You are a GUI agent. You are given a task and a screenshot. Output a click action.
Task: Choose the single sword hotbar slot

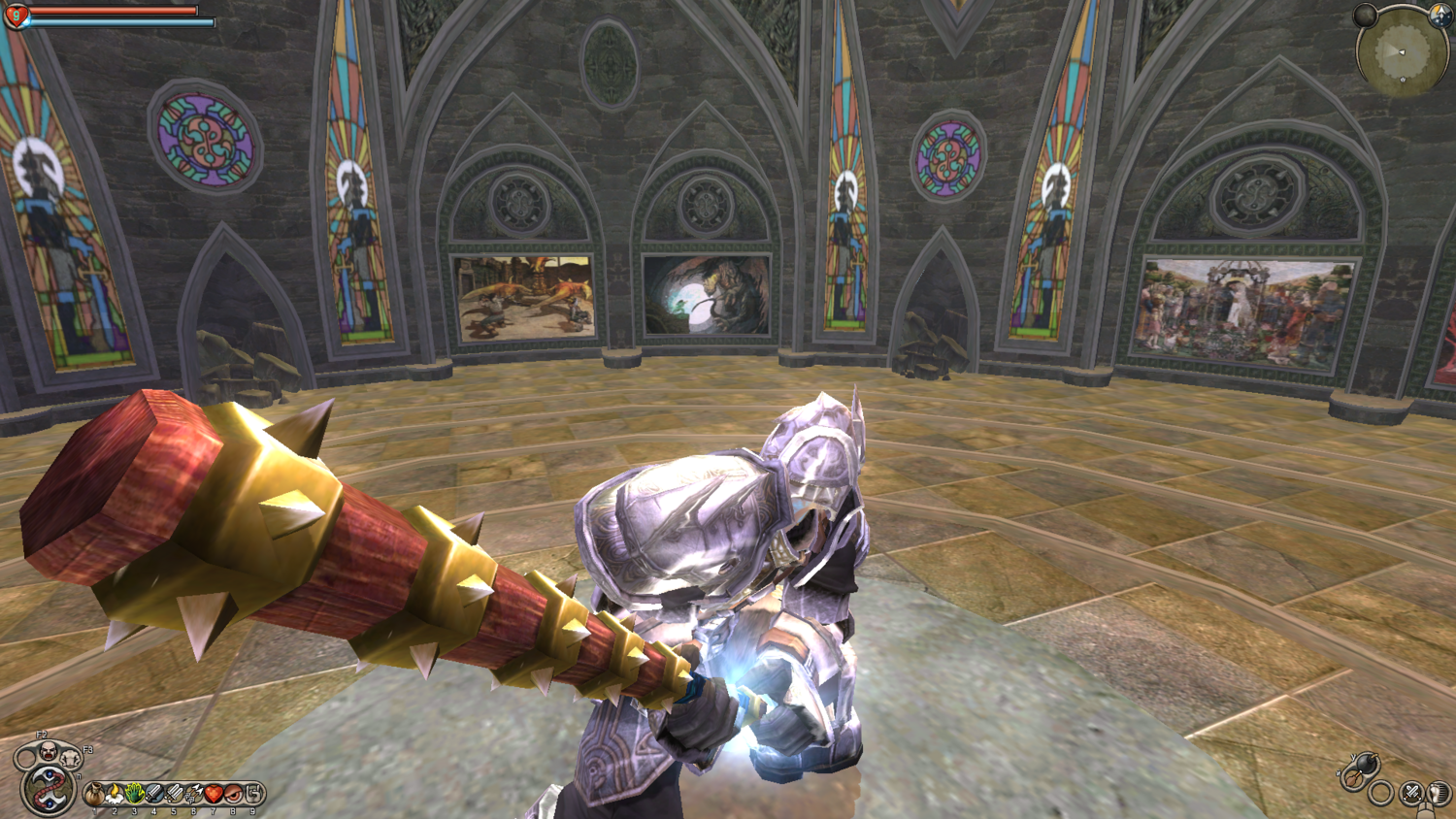tap(153, 795)
